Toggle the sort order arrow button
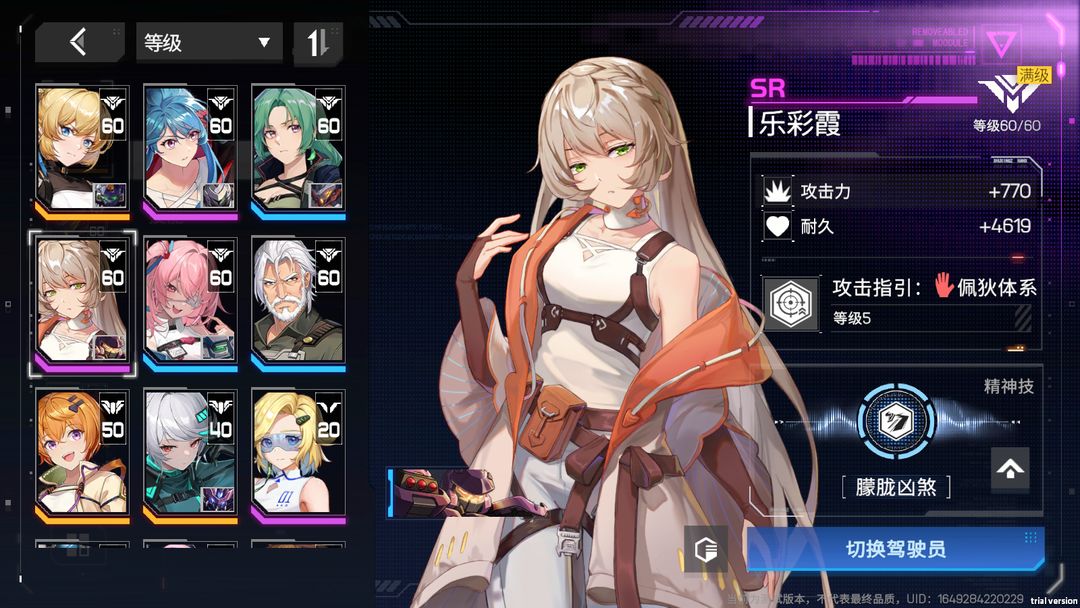Screen dimensions: 1080x608 (318, 42)
